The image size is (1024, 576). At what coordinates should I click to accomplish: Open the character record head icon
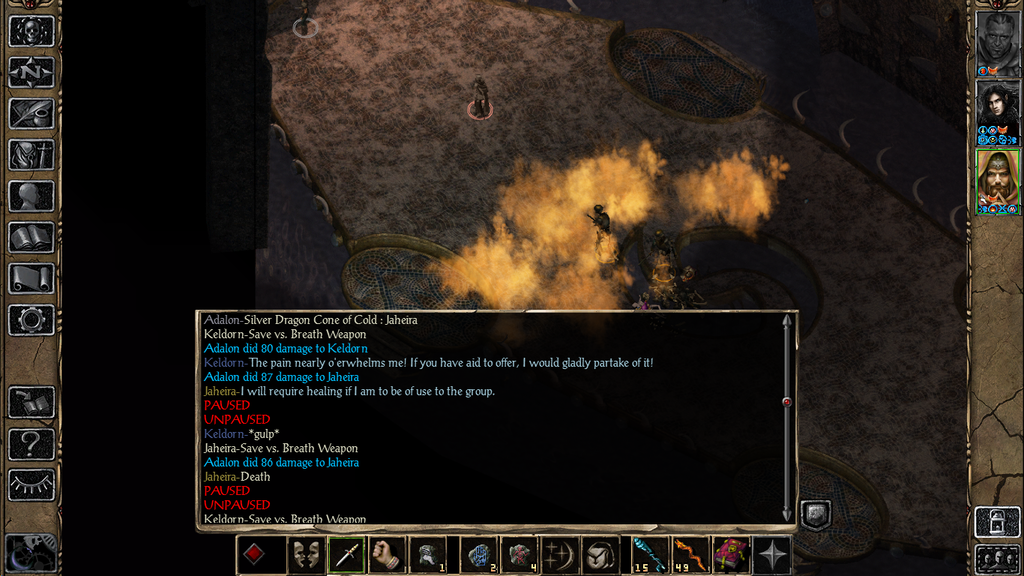point(31,196)
